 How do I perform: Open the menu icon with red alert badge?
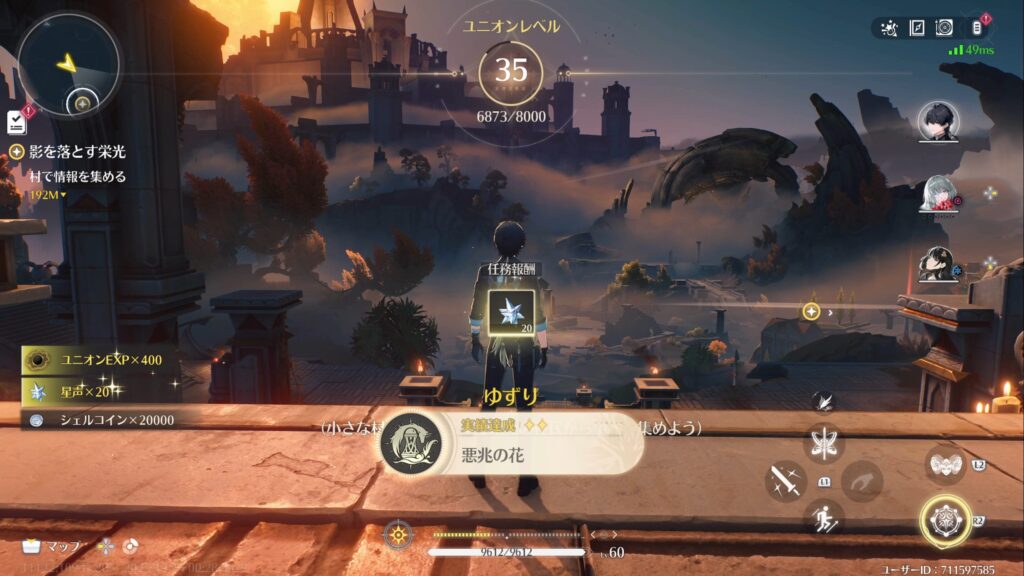pos(979,27)
